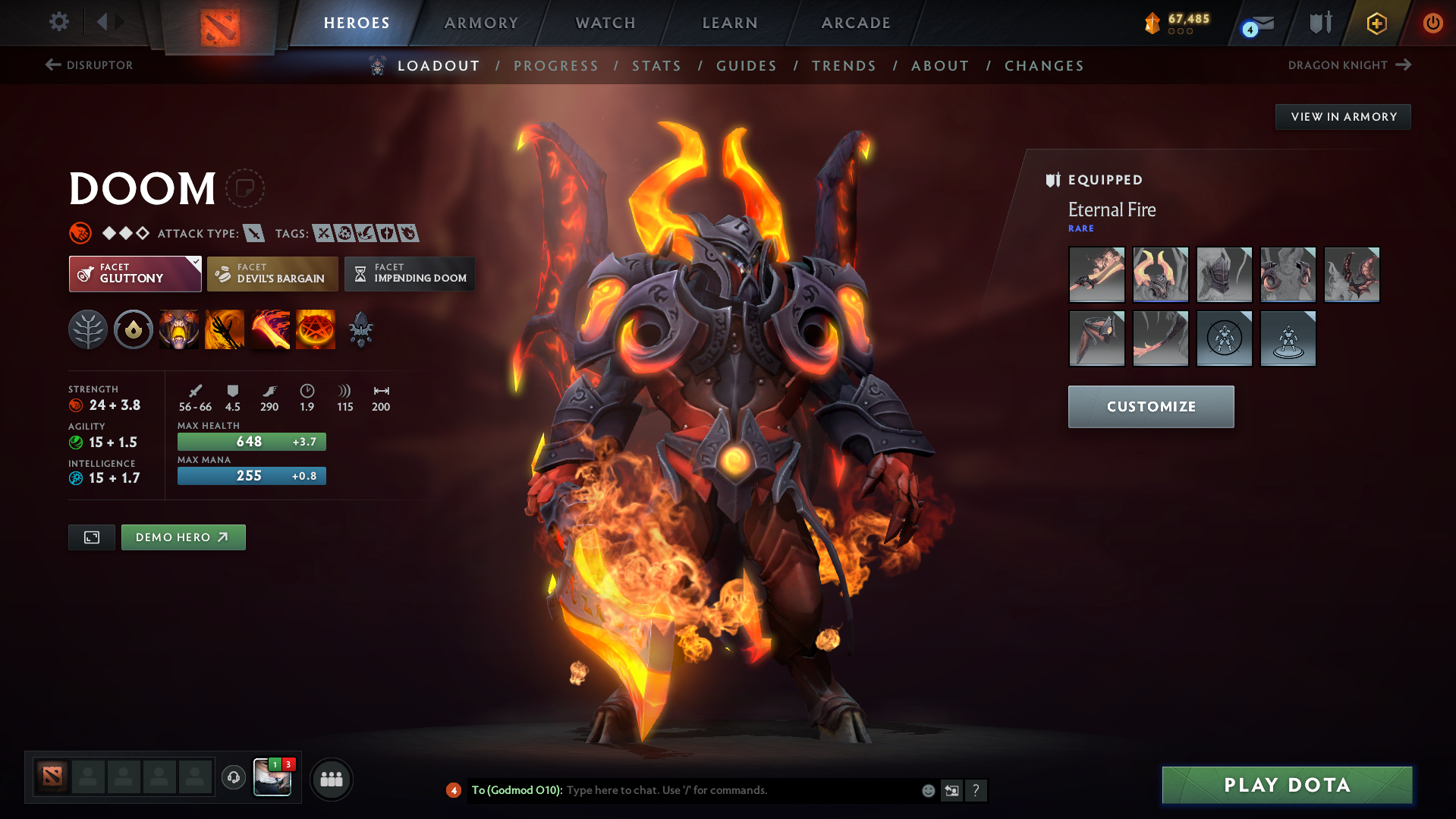The image size is (1456, 819).
Task: View the Trends section
Action: click(x=844, y=66)
